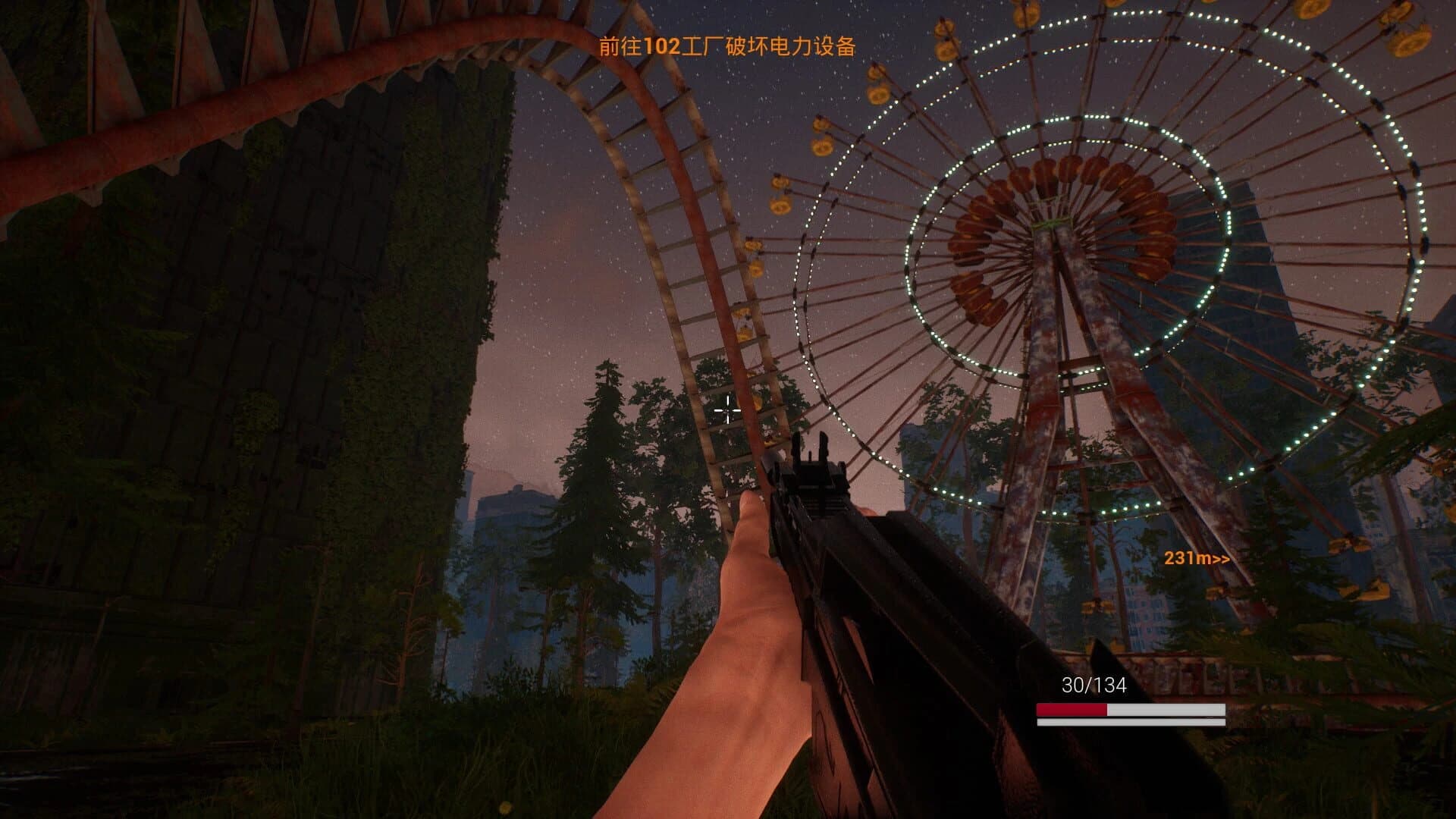Click the objective text 前往102工厂破坏电力设备
Viewport: 1456px width, 819px height.
pos(728,47)
